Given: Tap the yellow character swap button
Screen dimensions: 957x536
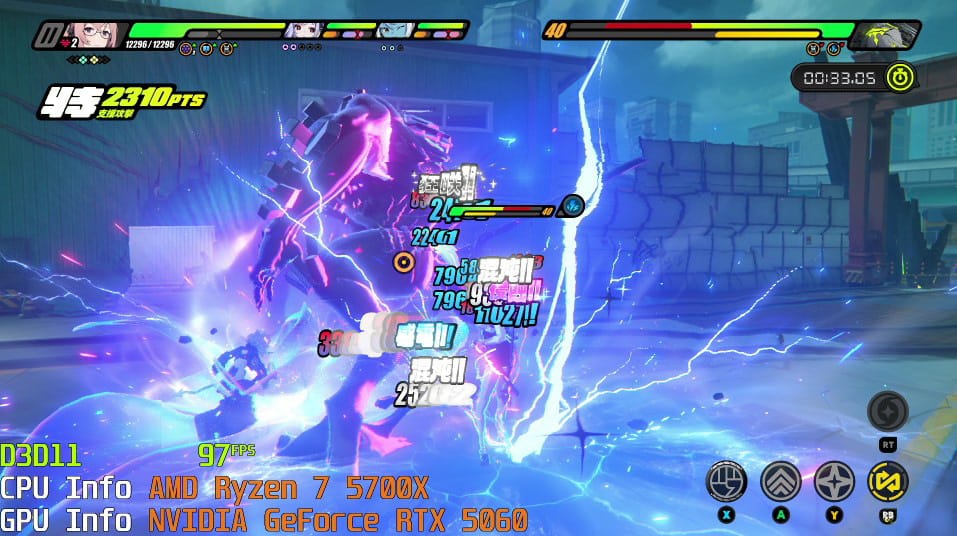Looking at the screenshot, I should (x=887, y=481).
